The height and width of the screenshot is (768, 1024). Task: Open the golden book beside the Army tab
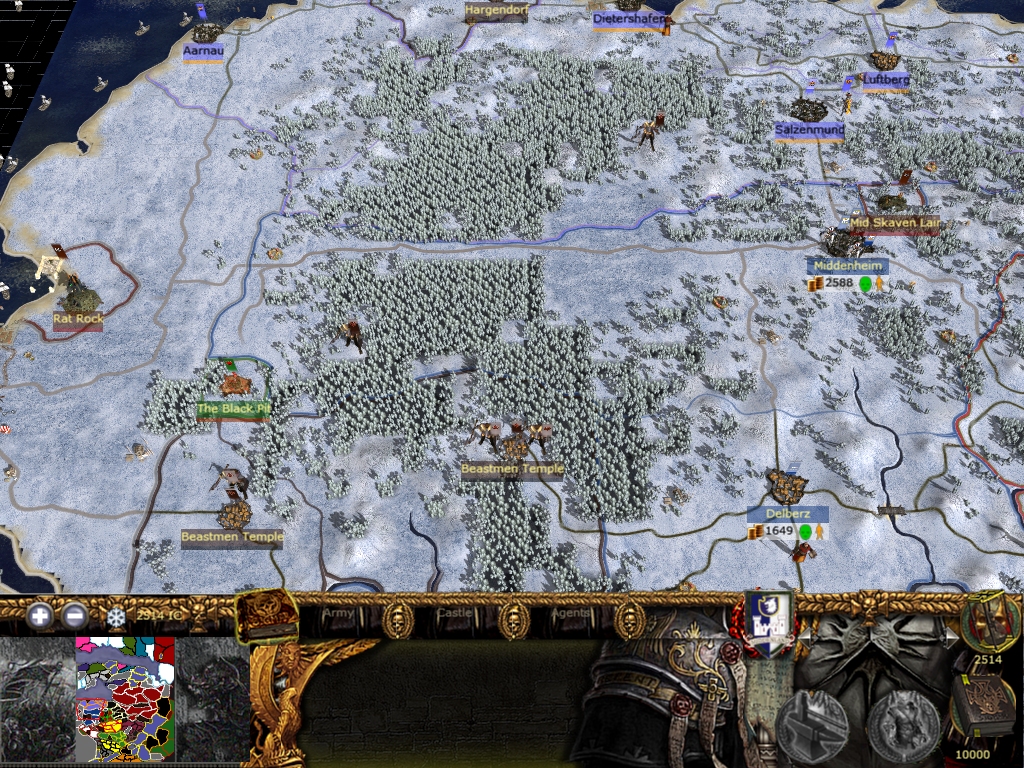tap(266, 615)
